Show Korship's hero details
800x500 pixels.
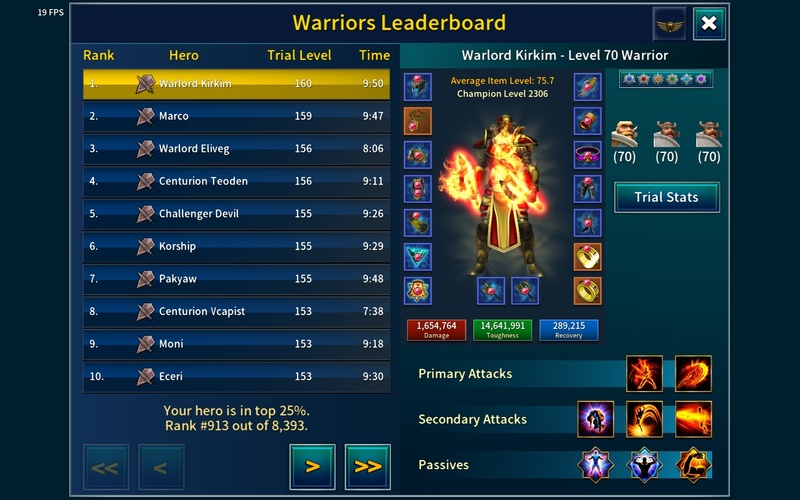point(236,246)
